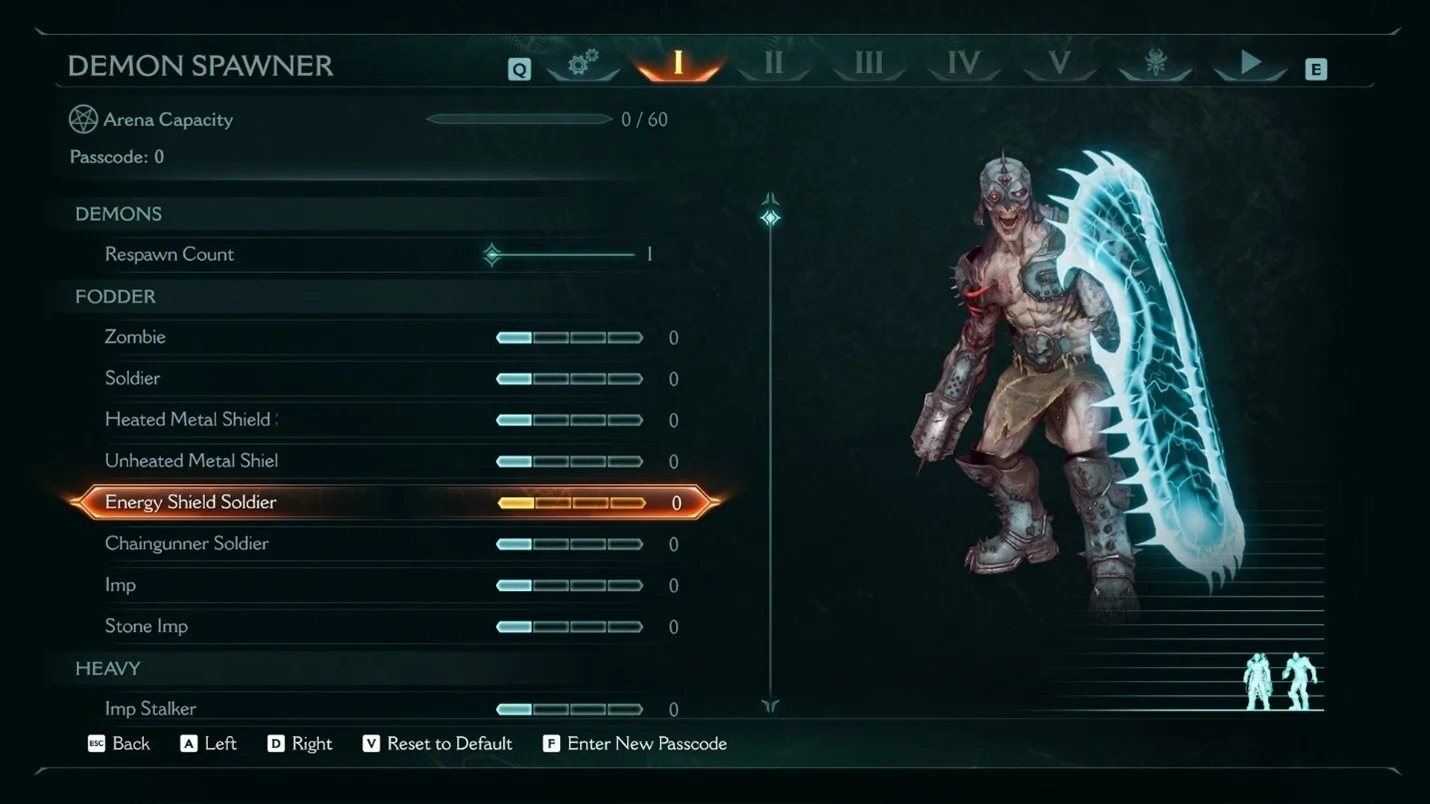Switch to wave IV tab
Viewport: 1430px width, 804px height.
[x=963, y=64]
